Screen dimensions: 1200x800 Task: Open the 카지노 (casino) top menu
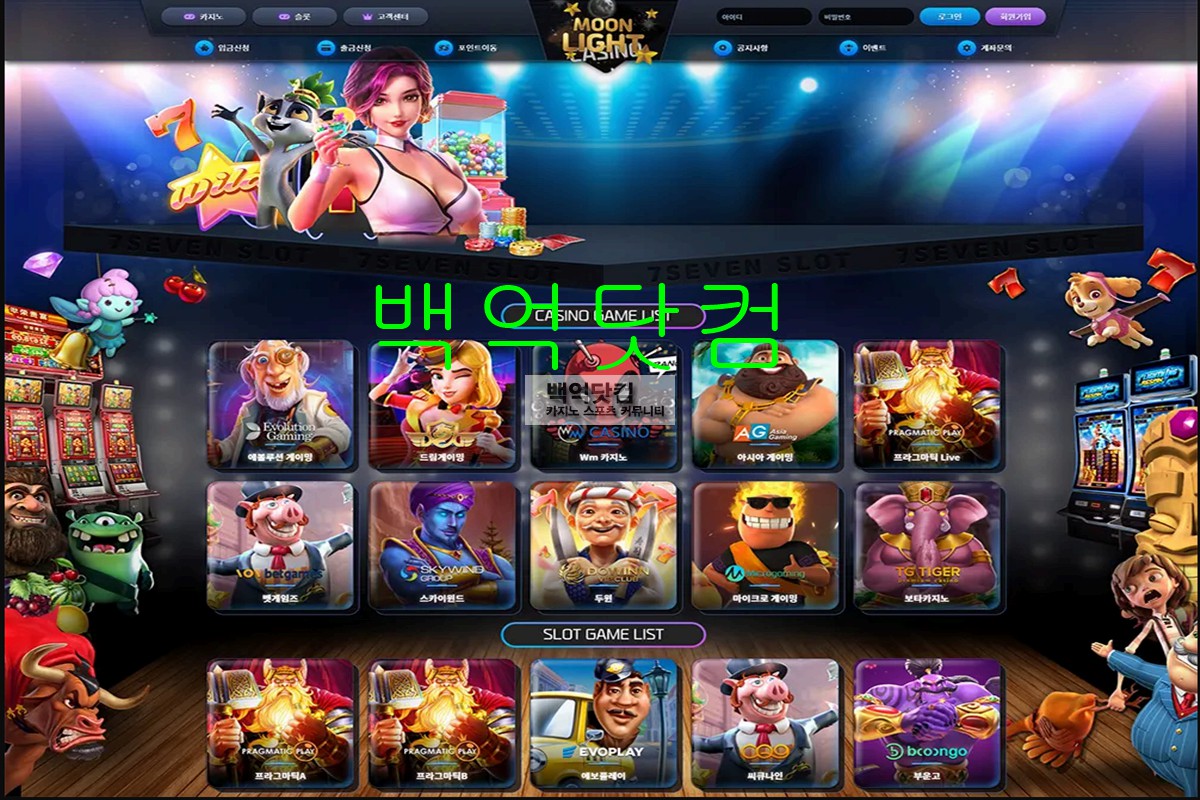203,17
